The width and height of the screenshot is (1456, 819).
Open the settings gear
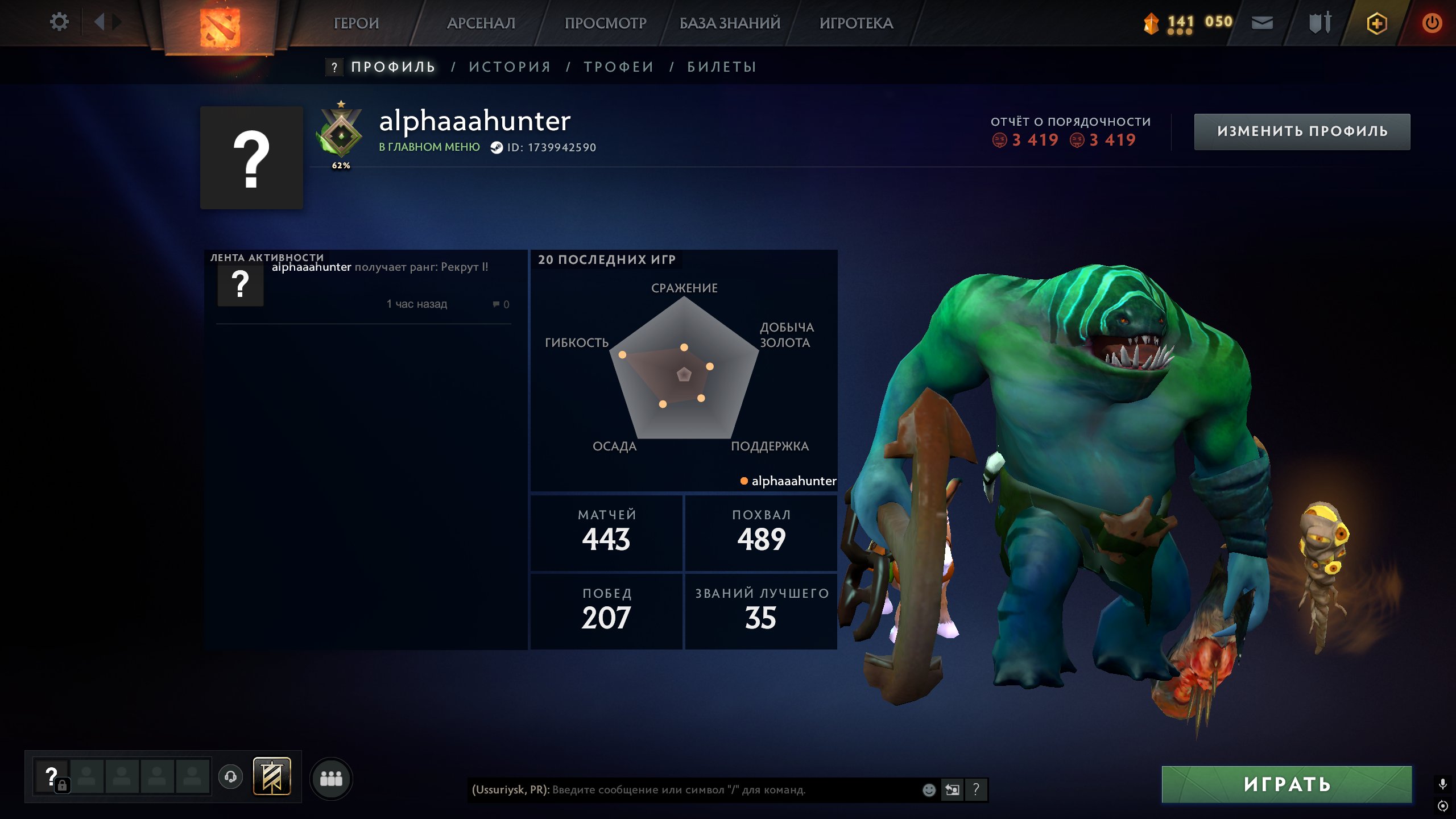click(60, 22)
